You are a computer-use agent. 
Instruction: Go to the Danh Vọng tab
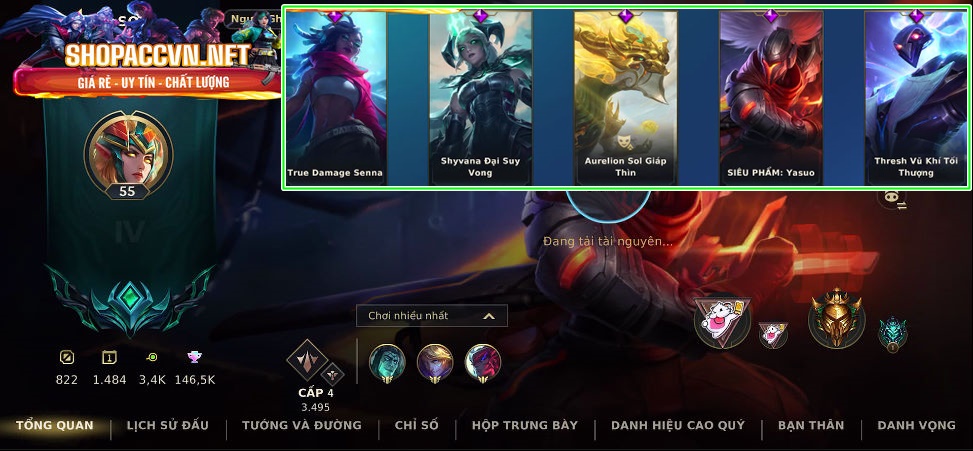[x=916, y=426]
